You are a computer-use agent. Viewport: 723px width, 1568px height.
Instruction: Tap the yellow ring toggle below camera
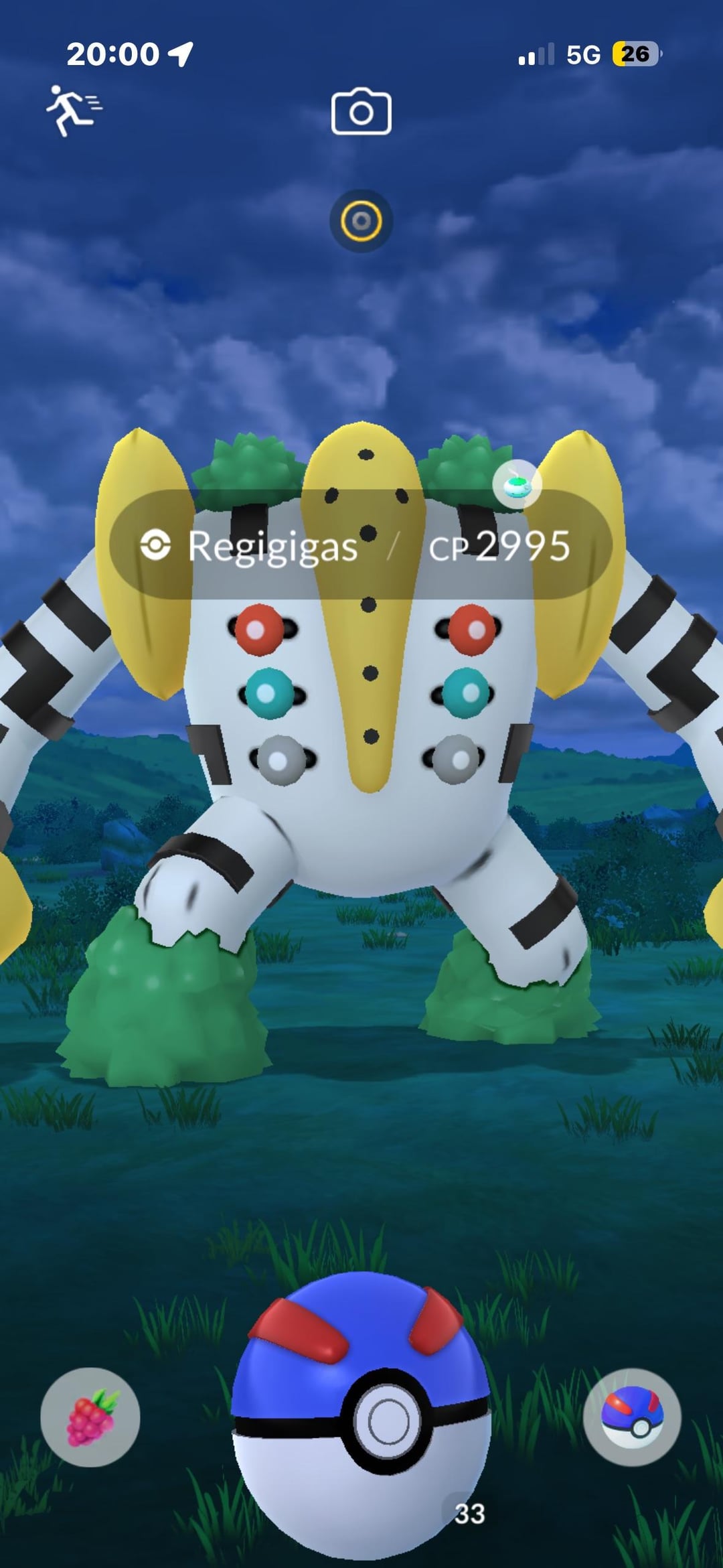click(x=361, y=221)
